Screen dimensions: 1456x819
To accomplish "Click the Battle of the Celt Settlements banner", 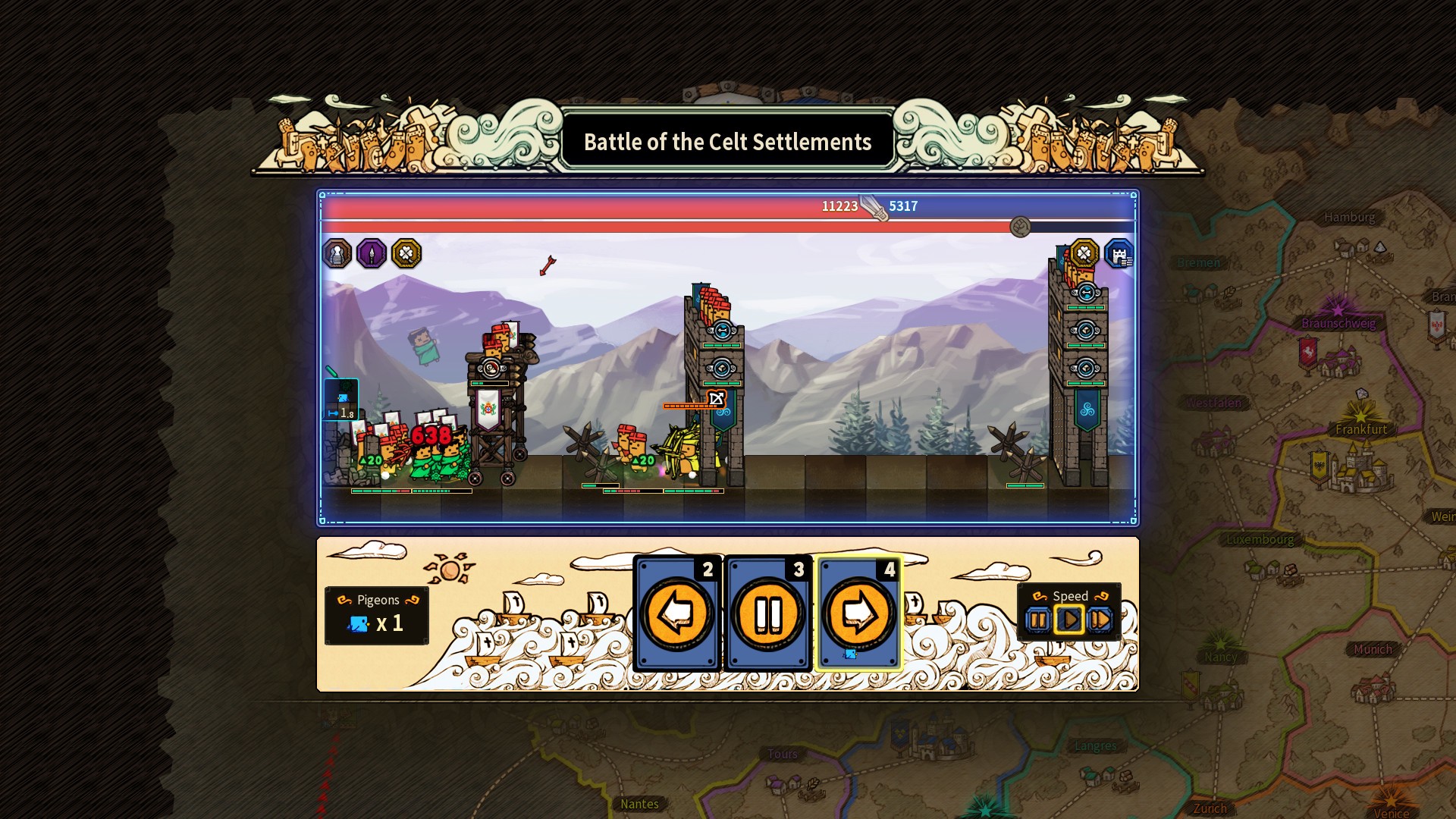I will coord(727,141).
